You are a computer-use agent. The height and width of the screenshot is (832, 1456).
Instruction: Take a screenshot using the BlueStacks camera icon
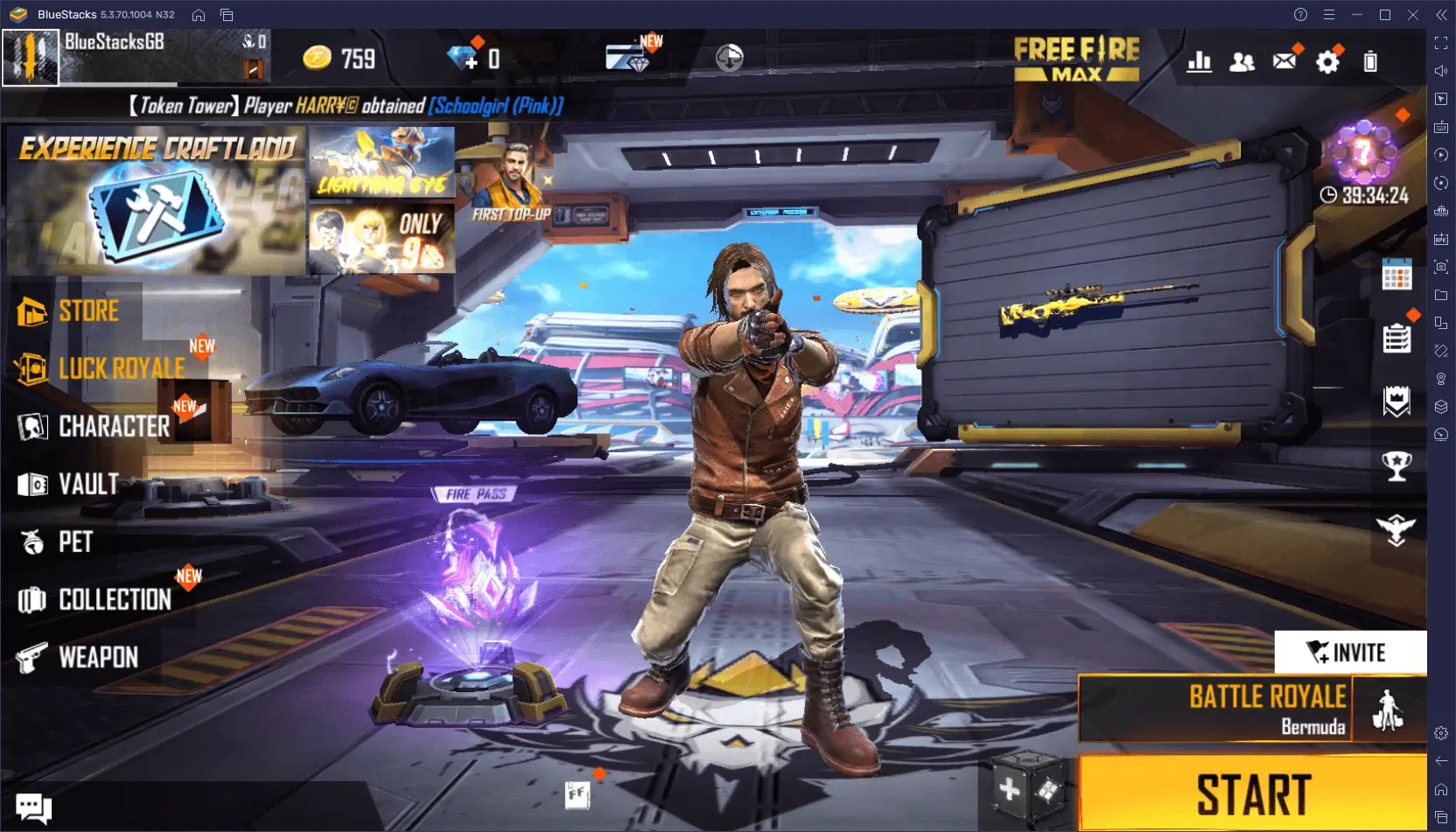1441,267
